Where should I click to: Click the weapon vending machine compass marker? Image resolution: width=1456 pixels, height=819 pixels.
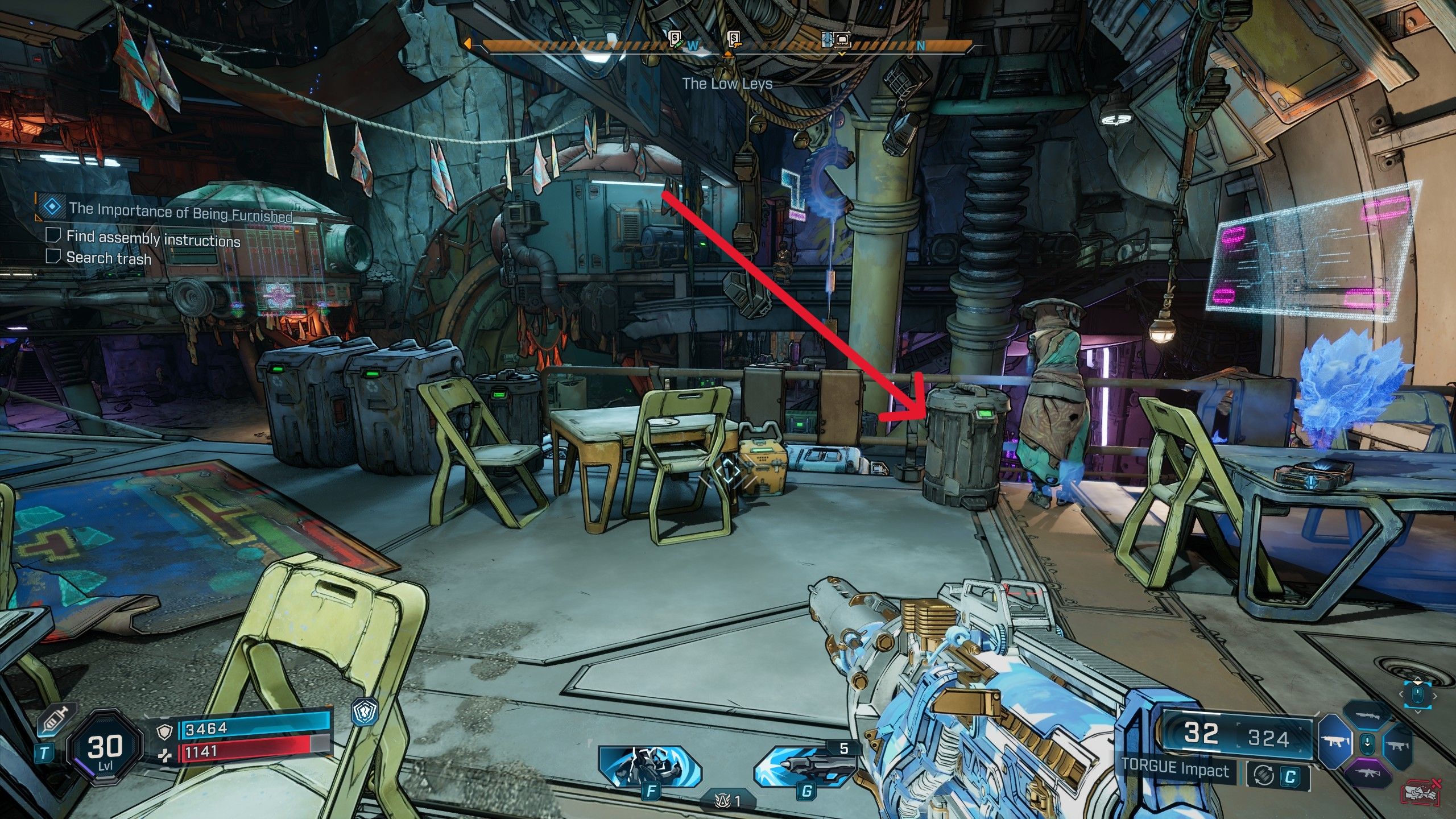point(735,39)
